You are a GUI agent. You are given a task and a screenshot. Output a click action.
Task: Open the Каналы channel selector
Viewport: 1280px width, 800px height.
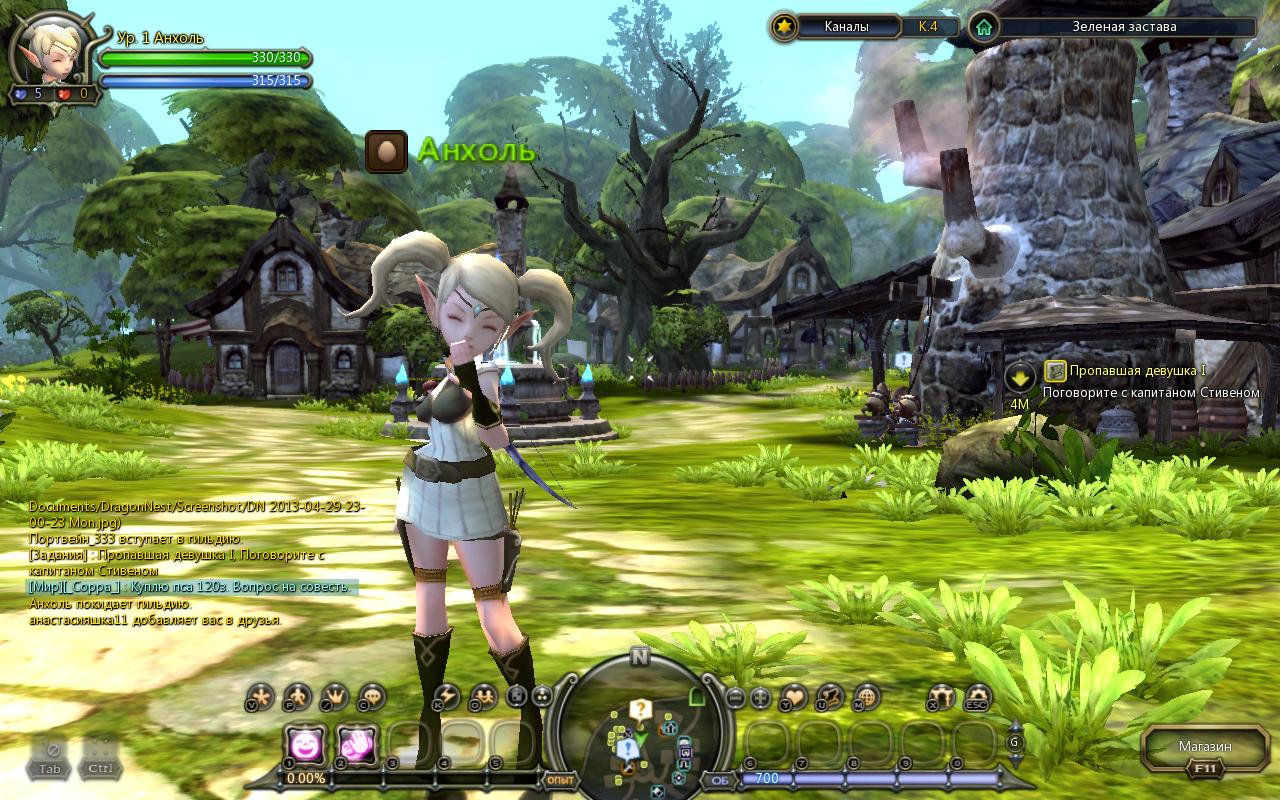pos(846,27)
